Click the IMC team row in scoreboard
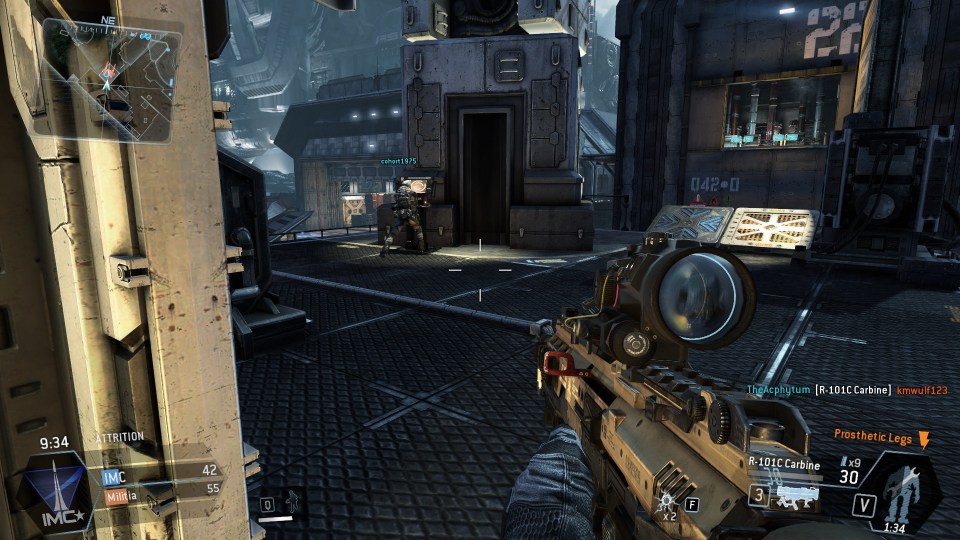 (x=160, y=470)
